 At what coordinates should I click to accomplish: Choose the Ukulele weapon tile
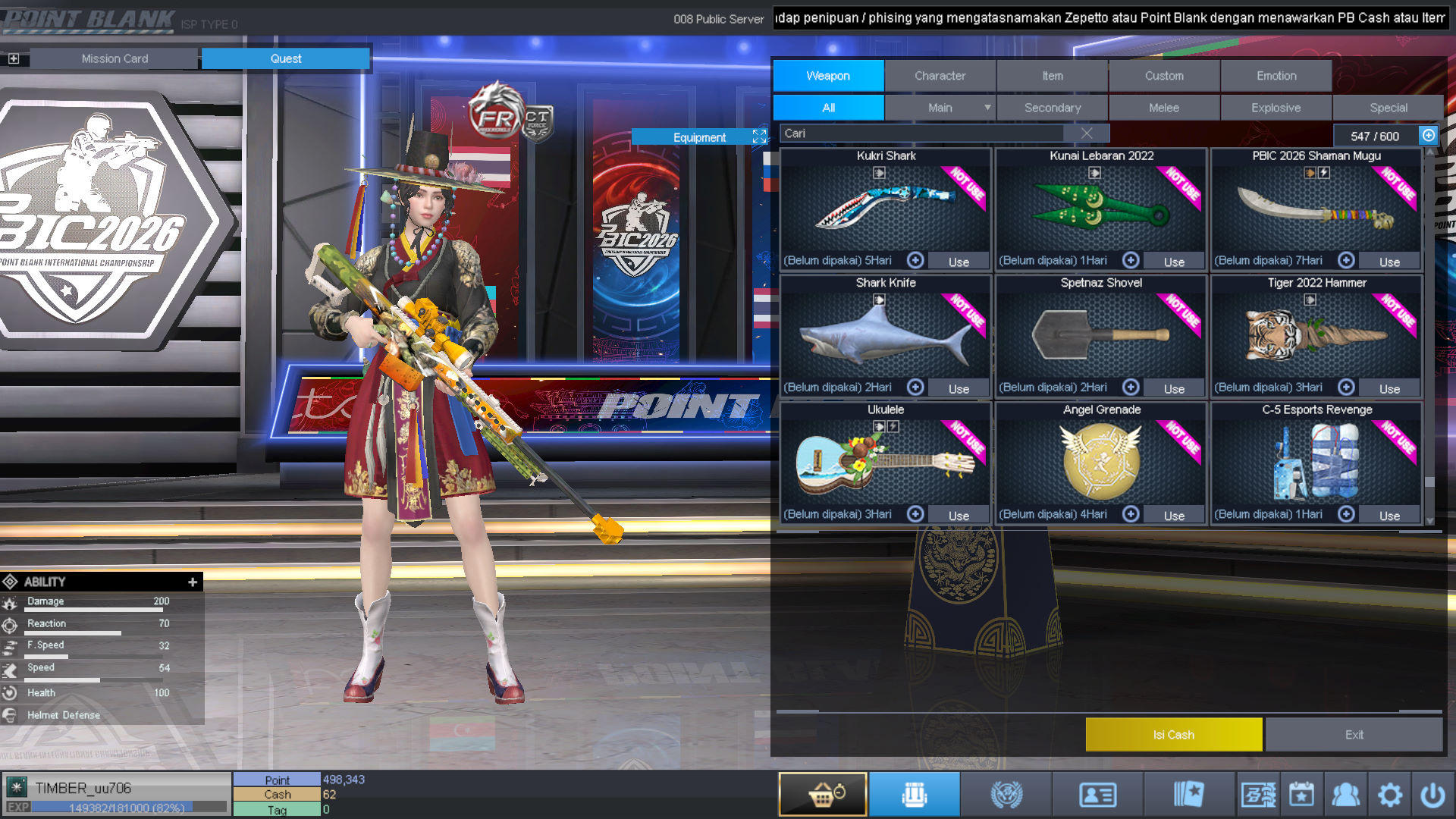pyautogui.click(x=885, y=461)
